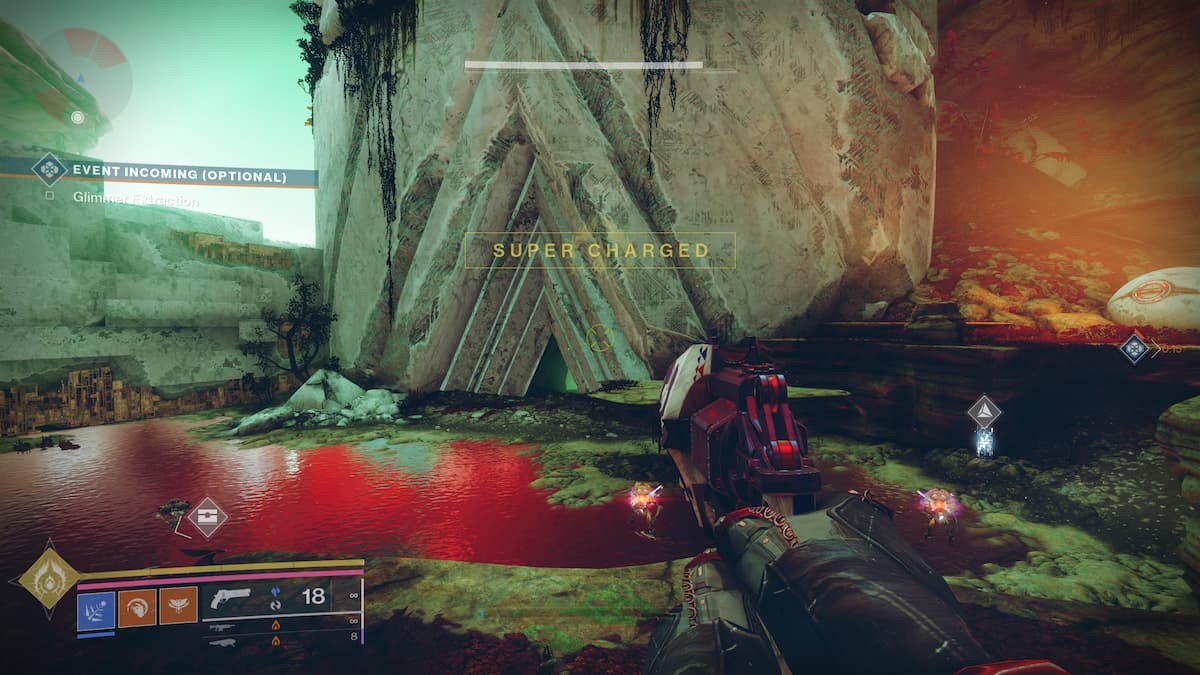
Task: Trigger the orange melee ability icon
Action: [137, 607]
